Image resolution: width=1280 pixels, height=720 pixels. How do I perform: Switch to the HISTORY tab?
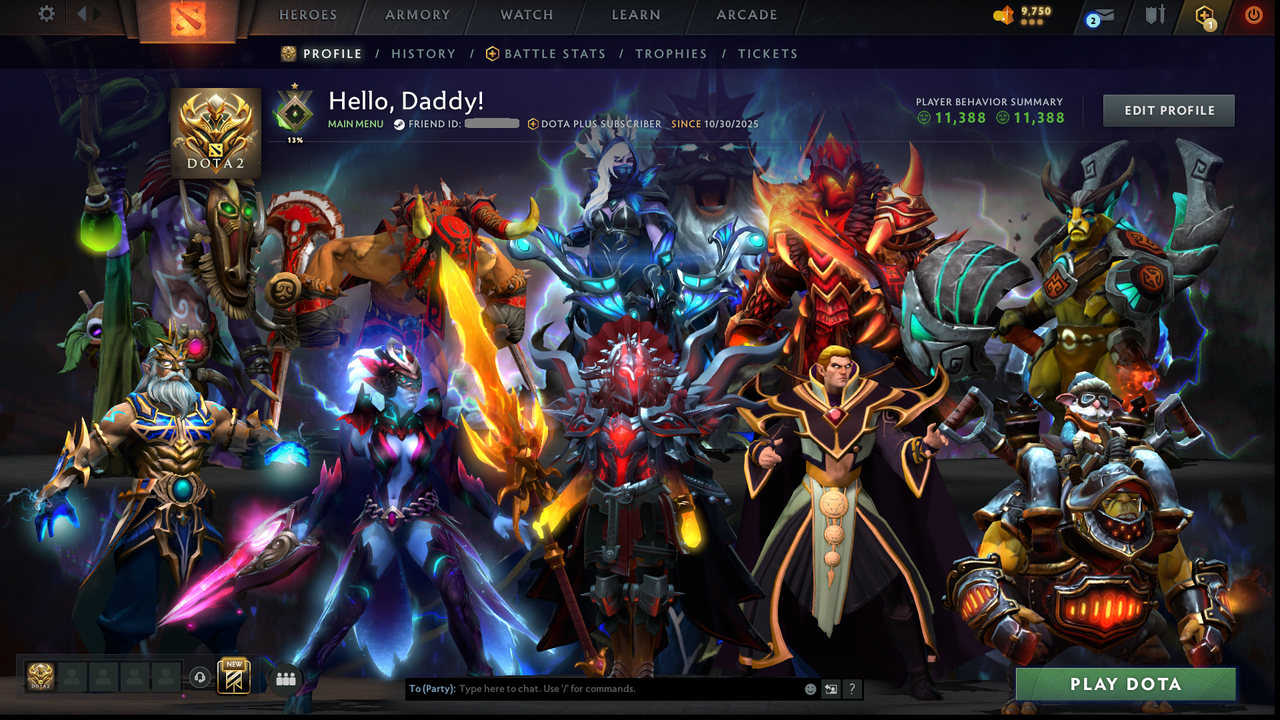click(423, 54)
